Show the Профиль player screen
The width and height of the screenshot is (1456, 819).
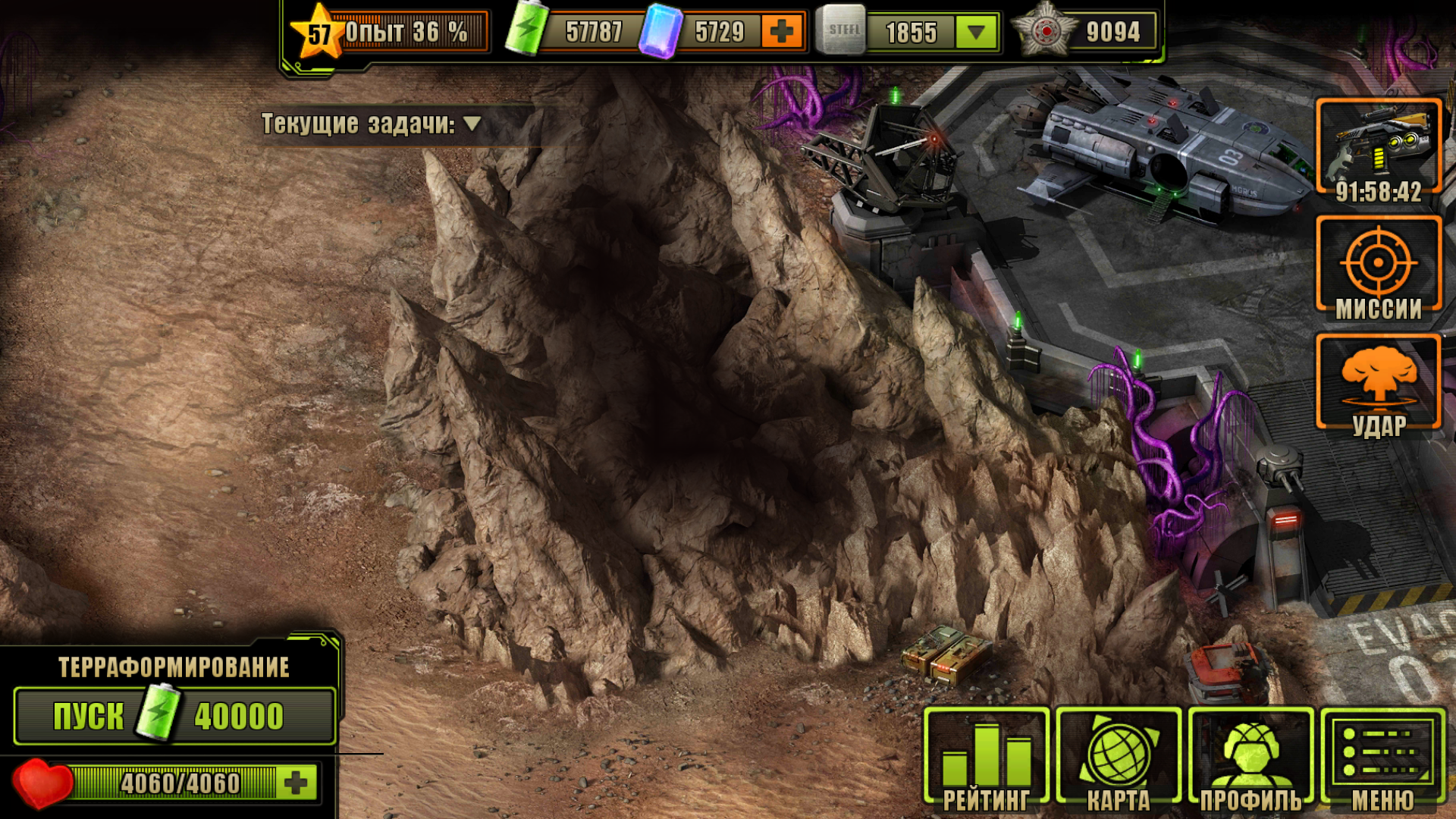1250,758
